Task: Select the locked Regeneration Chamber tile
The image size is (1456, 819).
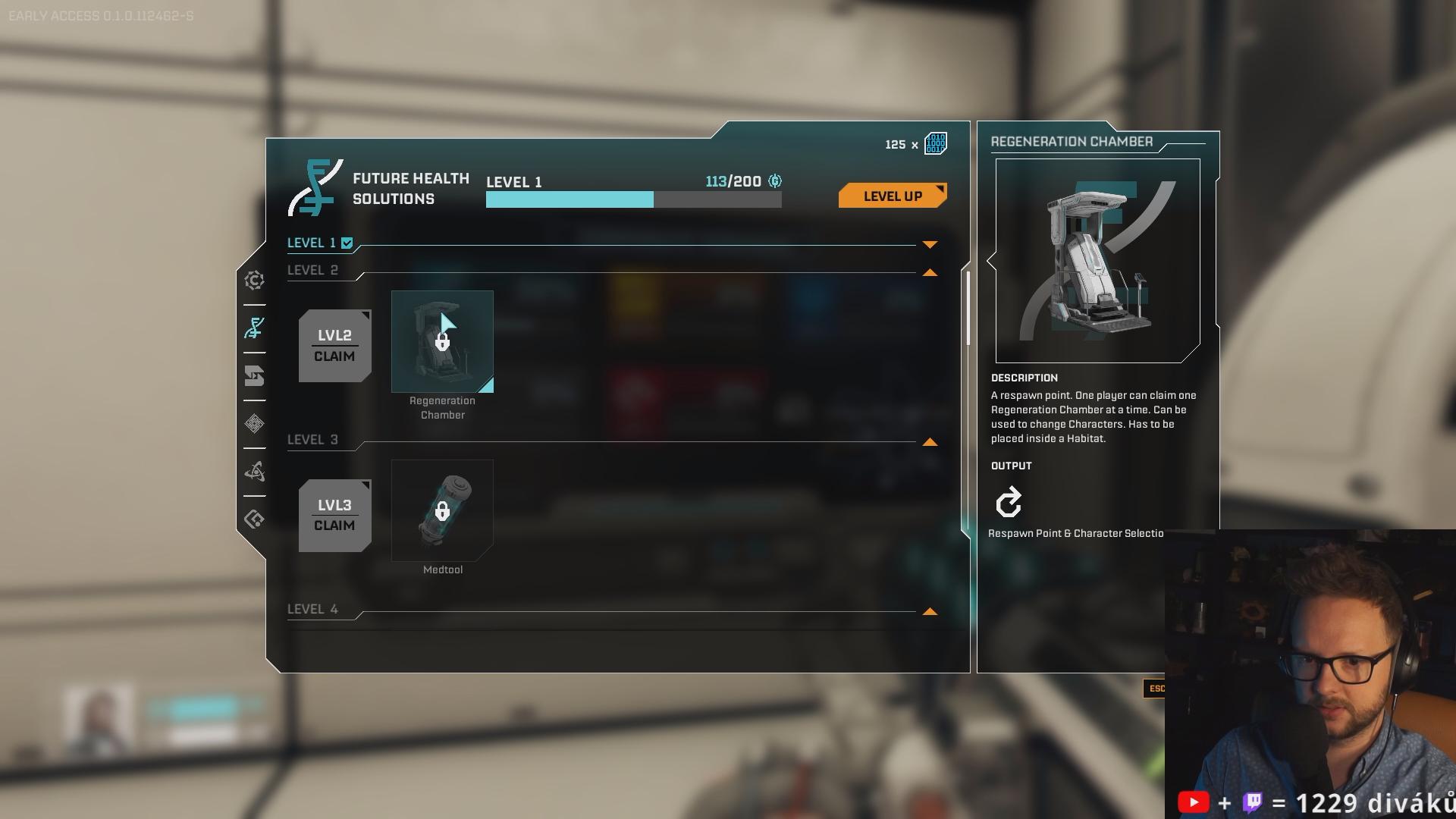Action: pos(442,341)
